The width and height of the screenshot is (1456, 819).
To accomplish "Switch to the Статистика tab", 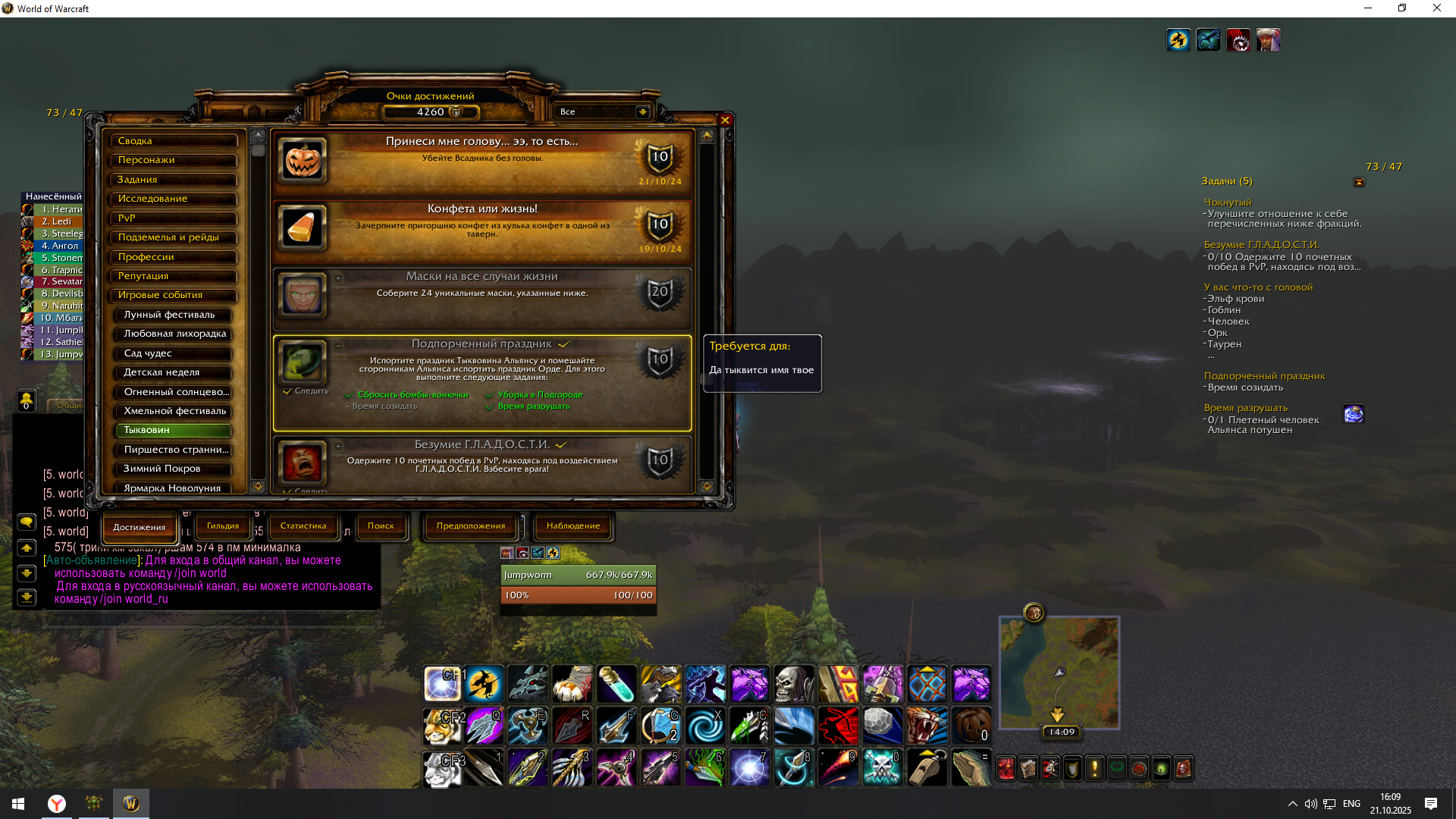I will pos(303,526).
